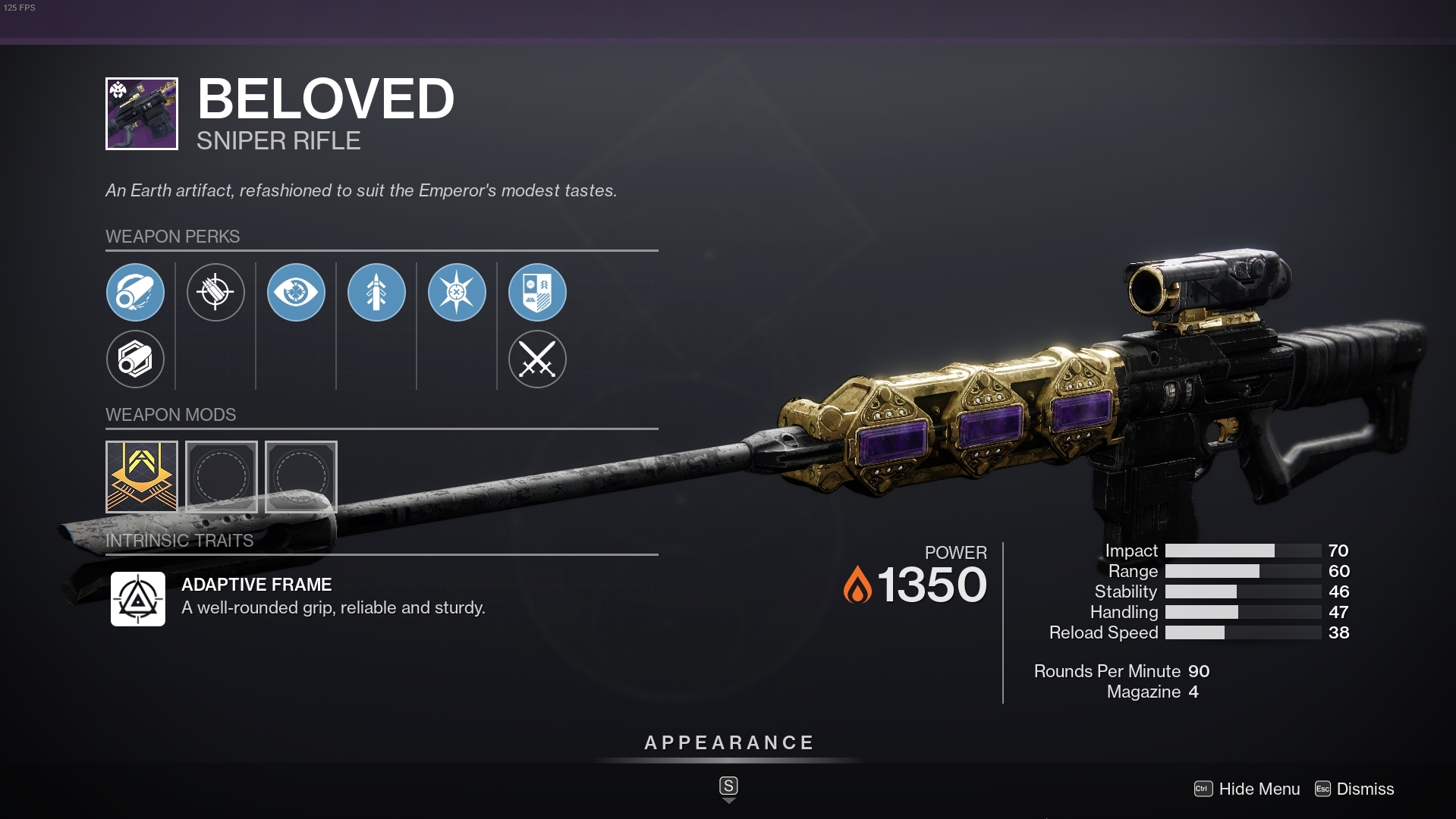The image size is (1456, 819).
Task: Select the eye-shaped trait perk
Action: [296, 292]
